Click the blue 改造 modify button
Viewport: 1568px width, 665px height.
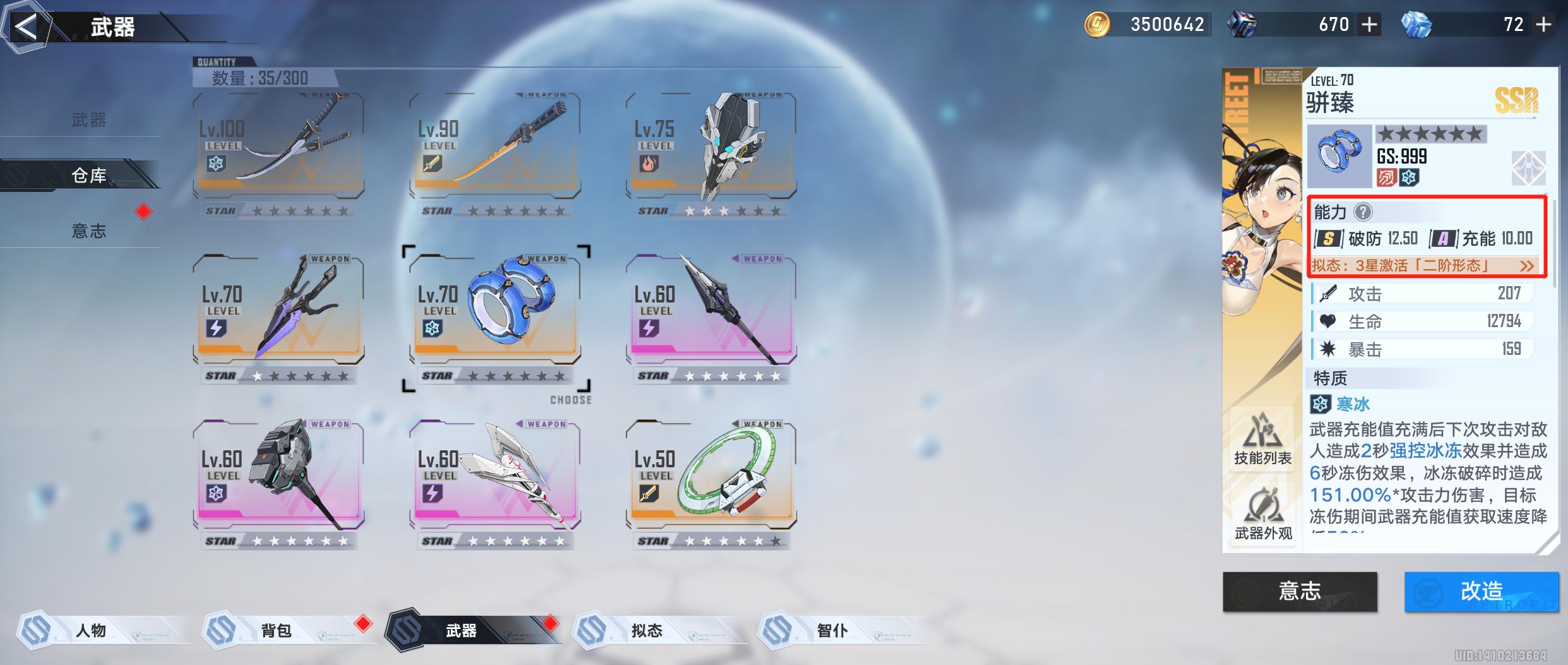tap(1481, 591)
